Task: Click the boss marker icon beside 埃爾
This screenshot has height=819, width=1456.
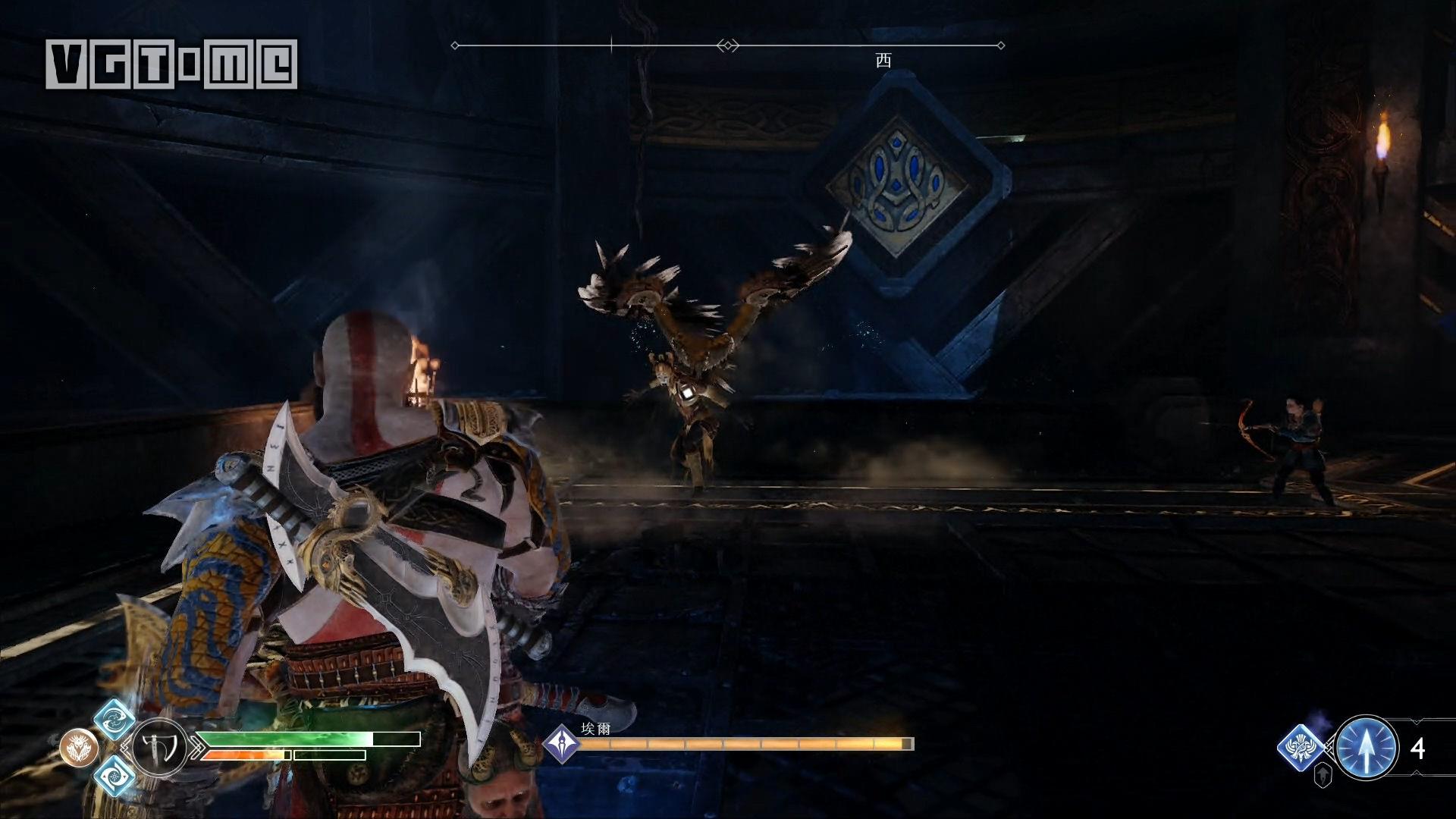Action: [562, 743]
